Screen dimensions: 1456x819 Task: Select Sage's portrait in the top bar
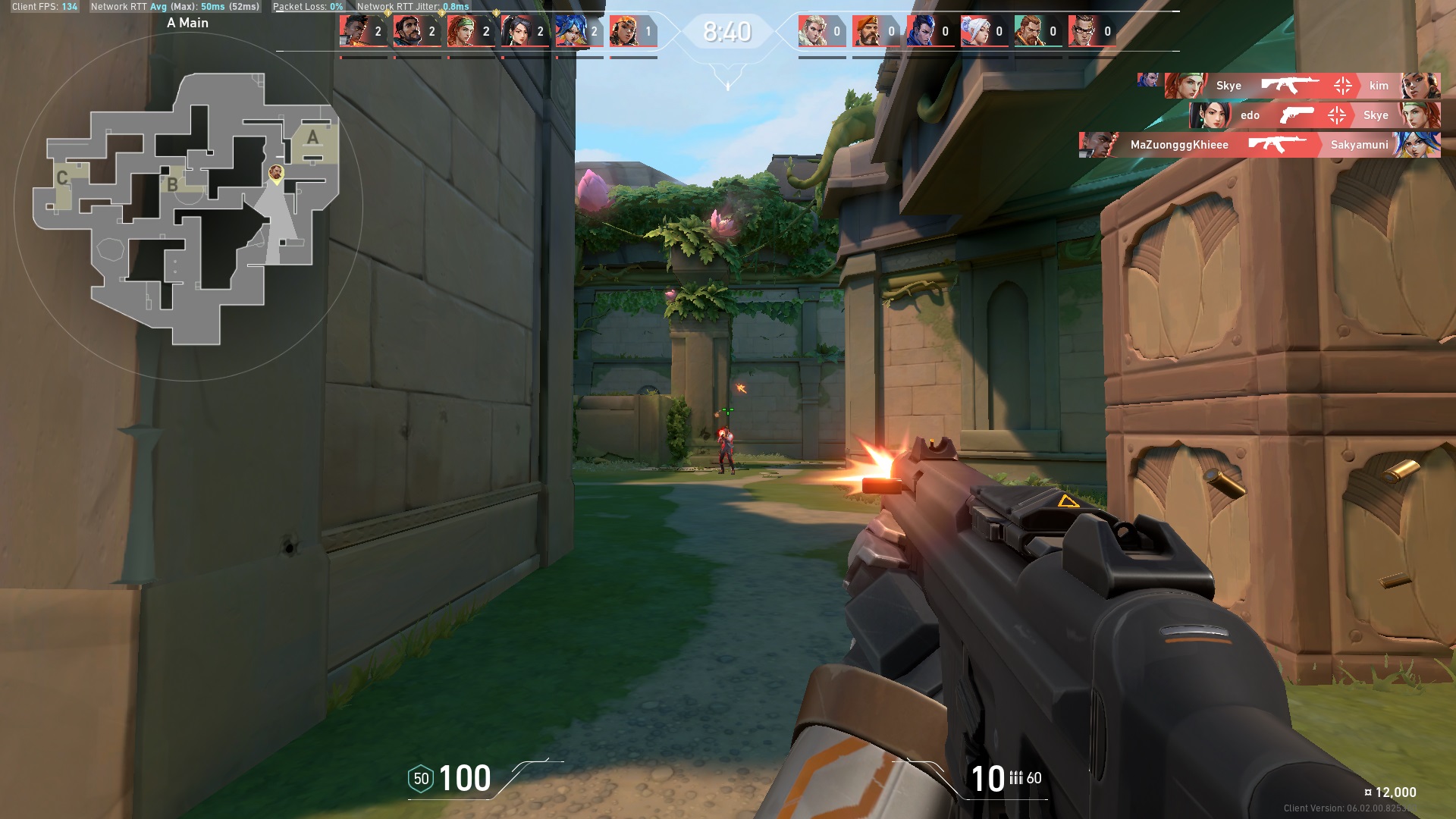click(x=516, y=31)
